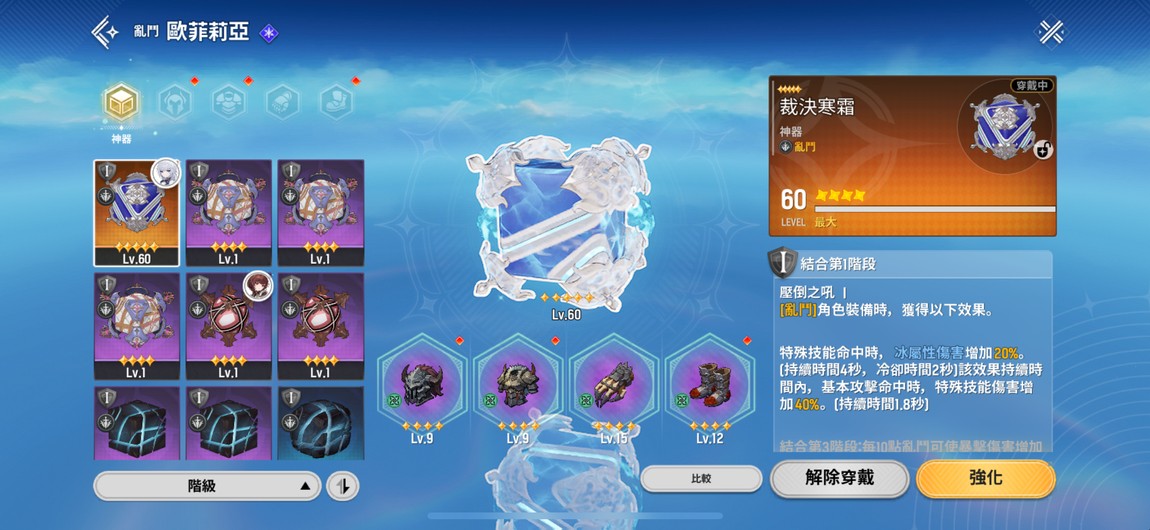Open the helmet equipment tab
Viewport: 1150px width, 530px height.
(x=175, y=101)
